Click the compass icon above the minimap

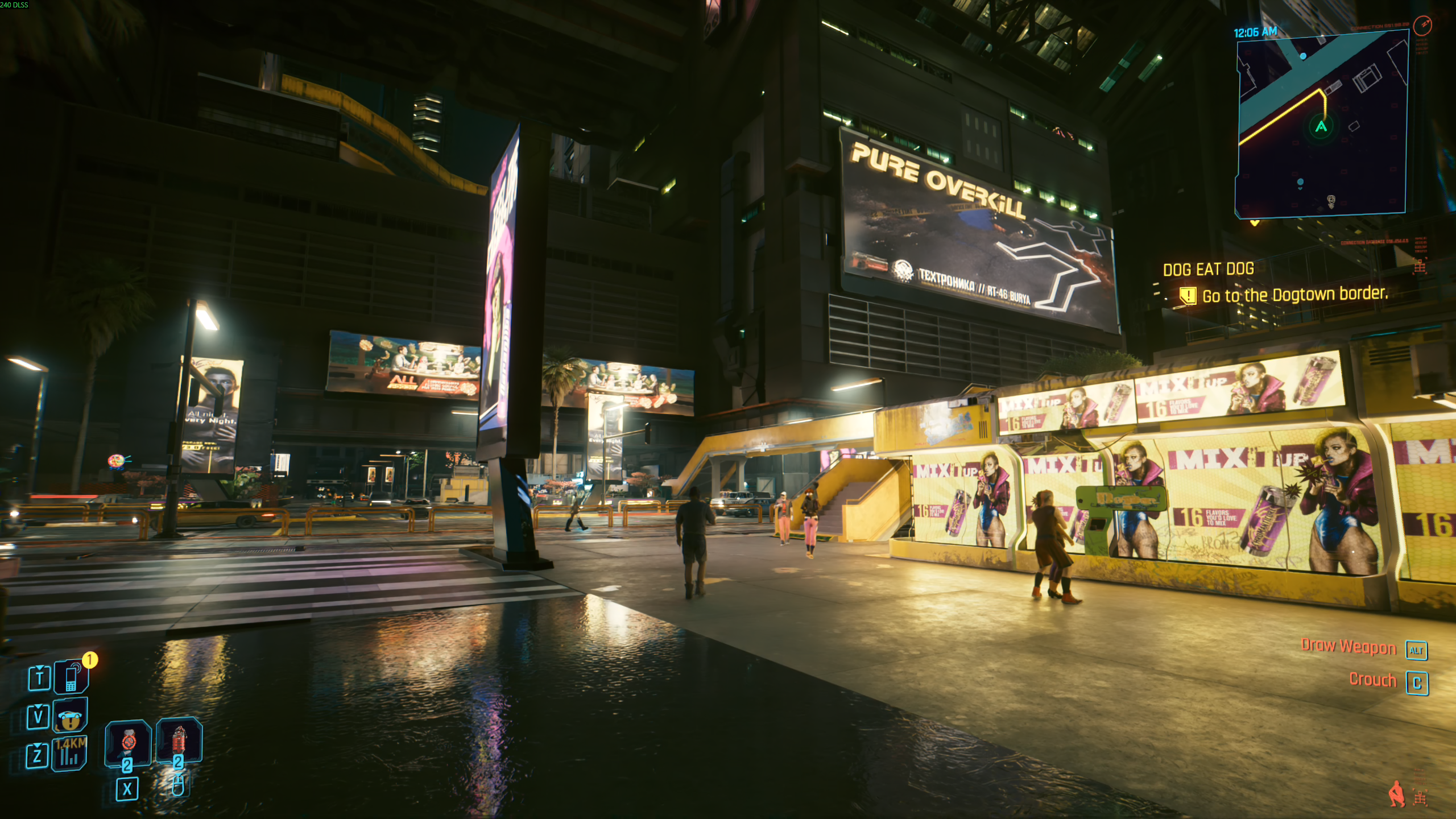(1422, 25)
